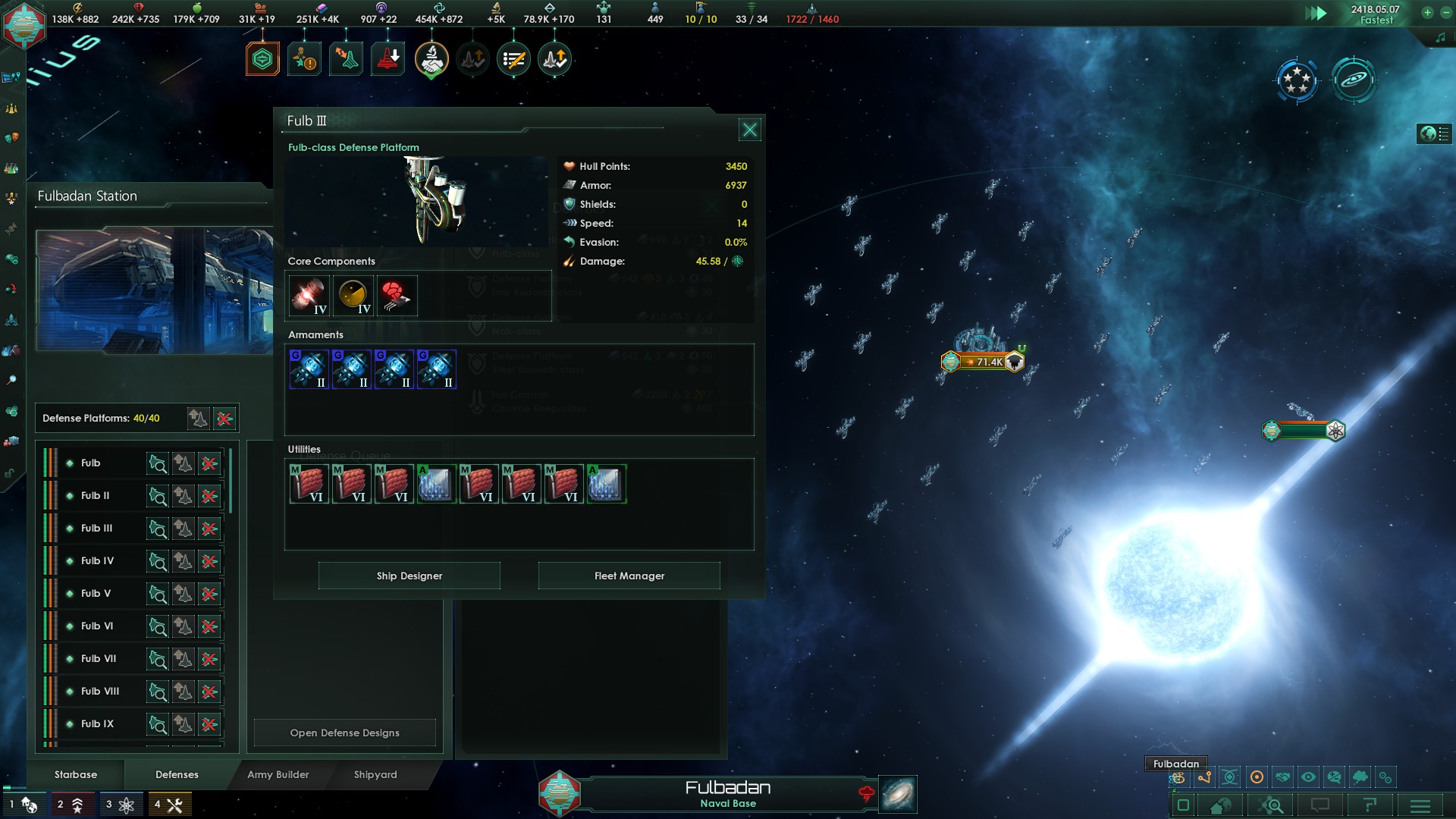Toggle the outliner panel
This screenshot has width=1456, height=819.
1434,134
